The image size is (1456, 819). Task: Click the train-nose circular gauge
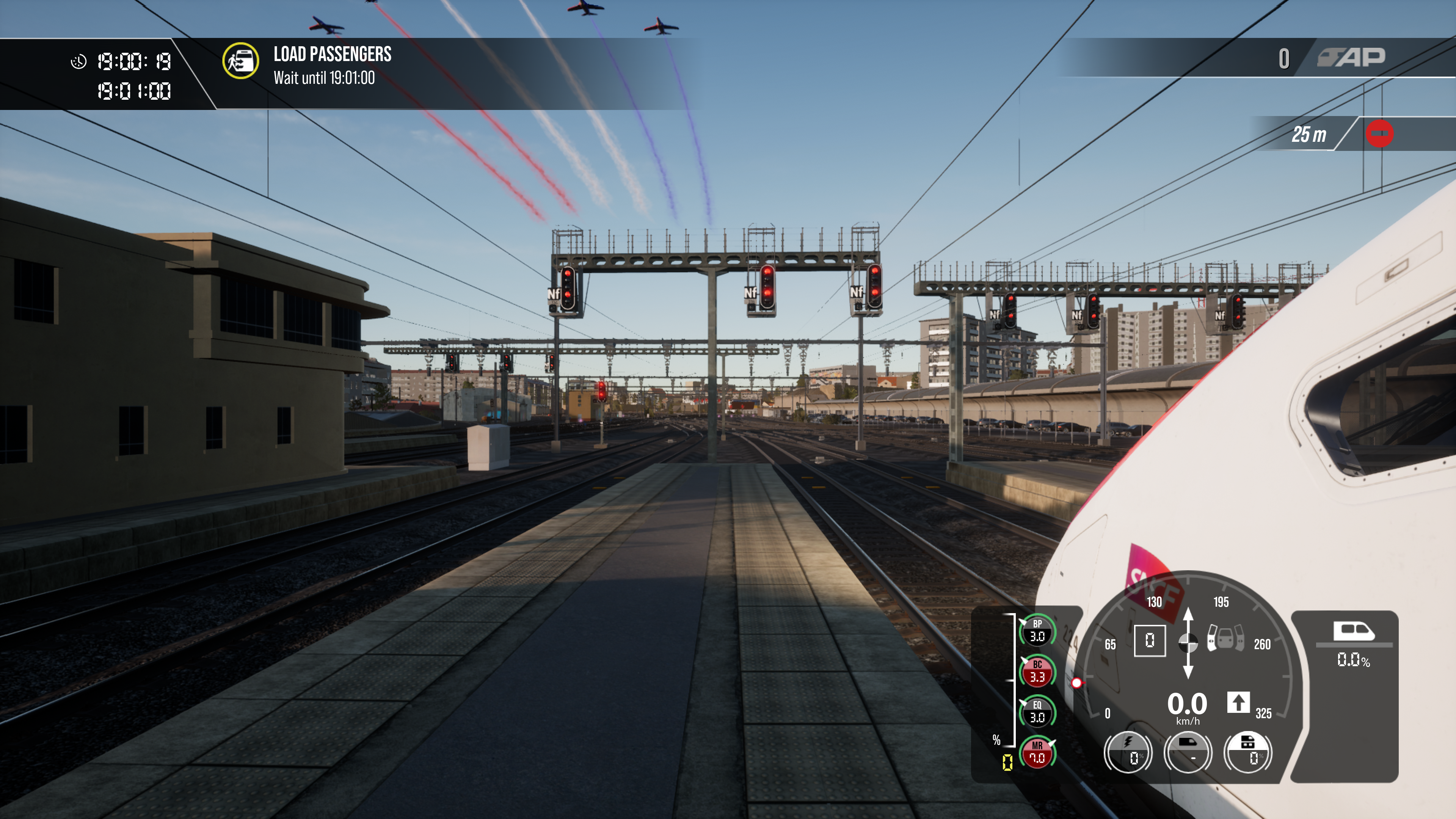(1188, 752)
